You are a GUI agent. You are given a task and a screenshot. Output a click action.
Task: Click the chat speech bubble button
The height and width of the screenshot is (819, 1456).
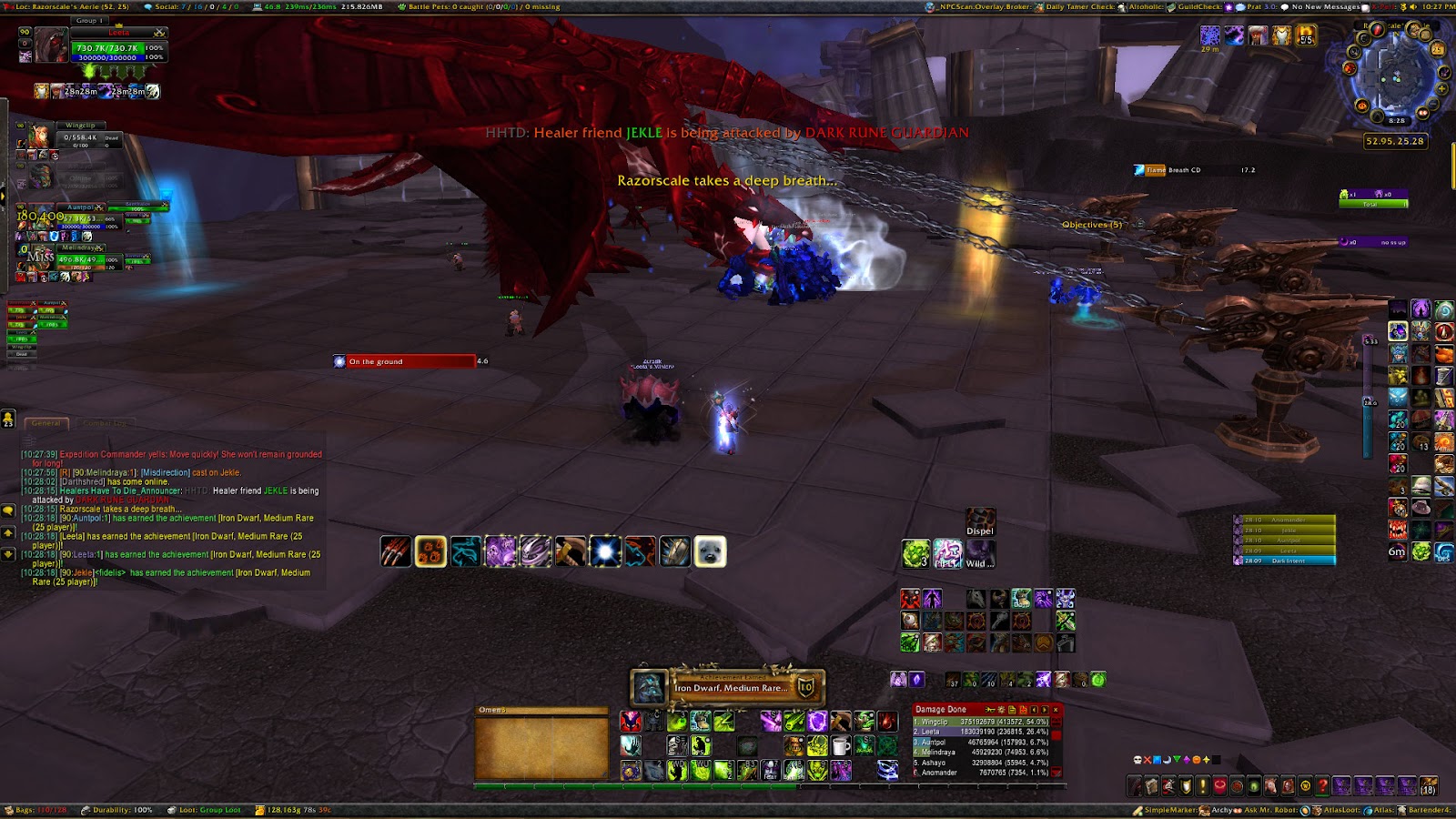point(8,511)
